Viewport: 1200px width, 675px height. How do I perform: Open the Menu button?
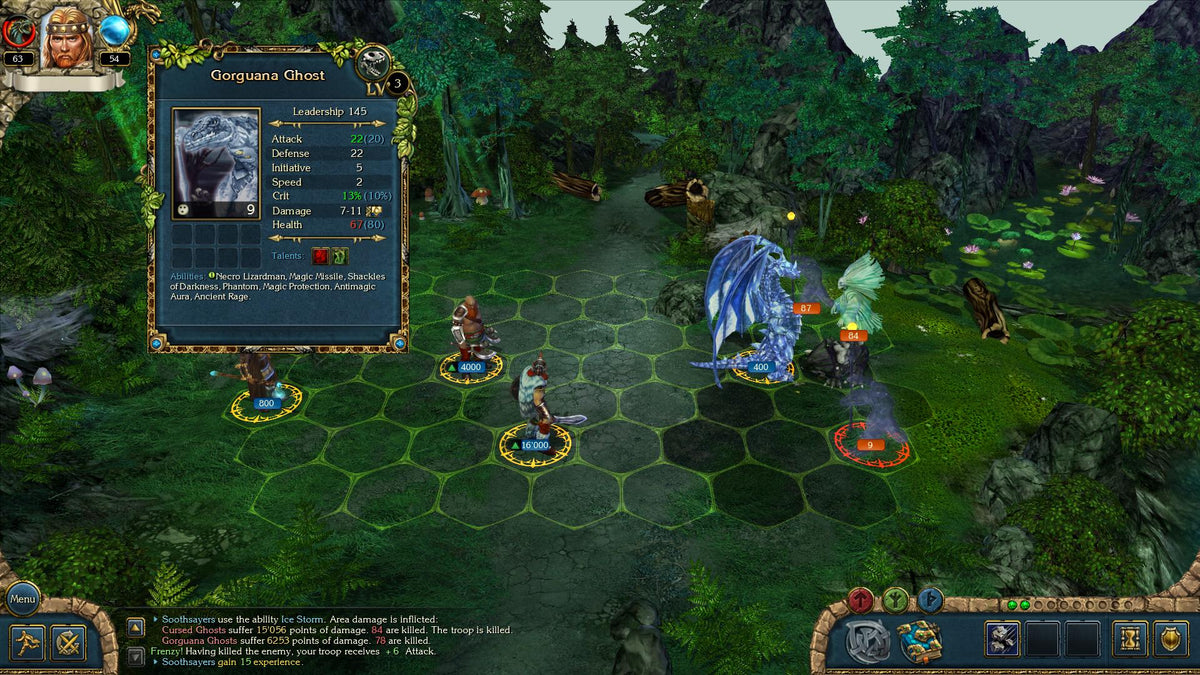pyautogui.click(x=23, y=600)
